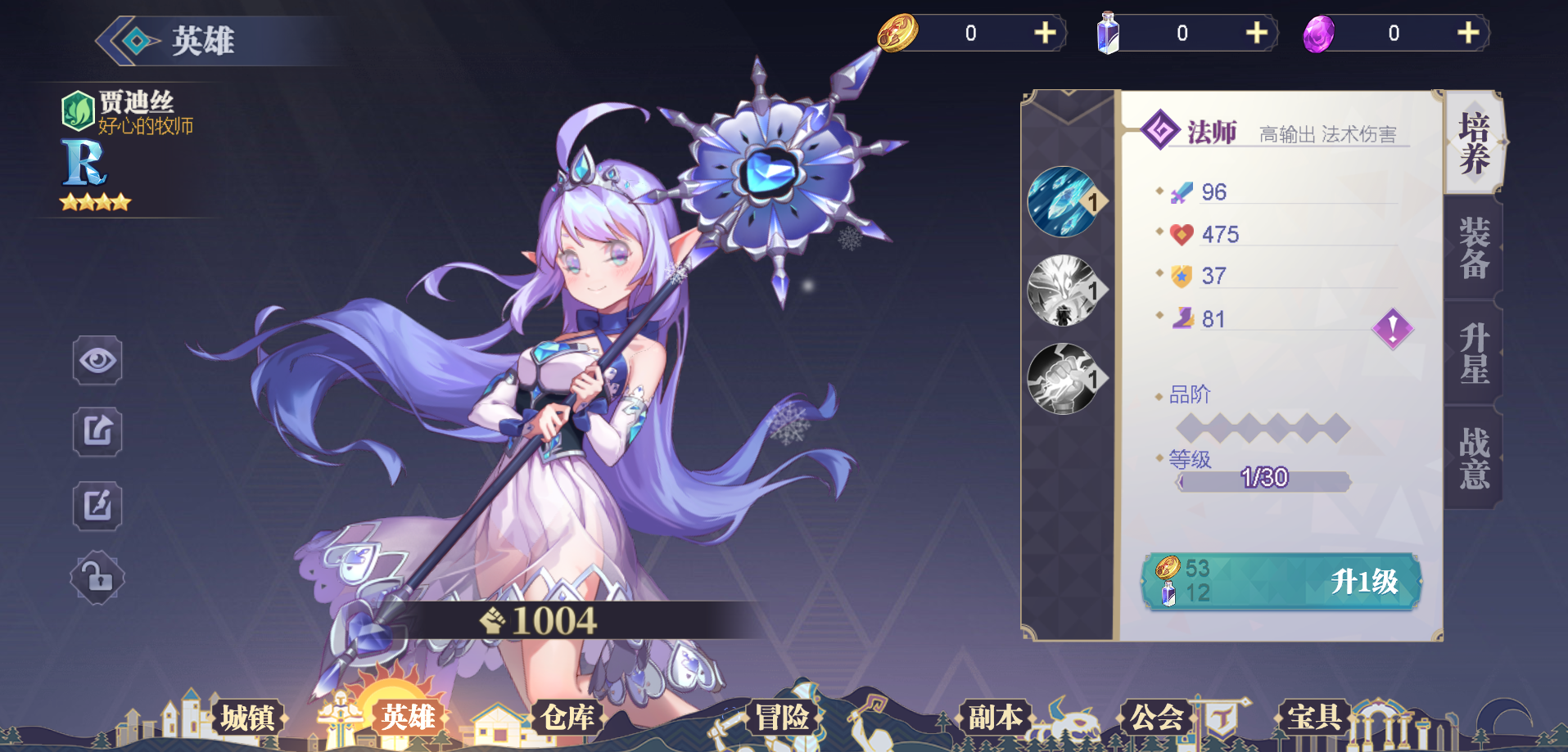Switch to the 培养 tab
1568x752 pixels.
click(1474, 142)
